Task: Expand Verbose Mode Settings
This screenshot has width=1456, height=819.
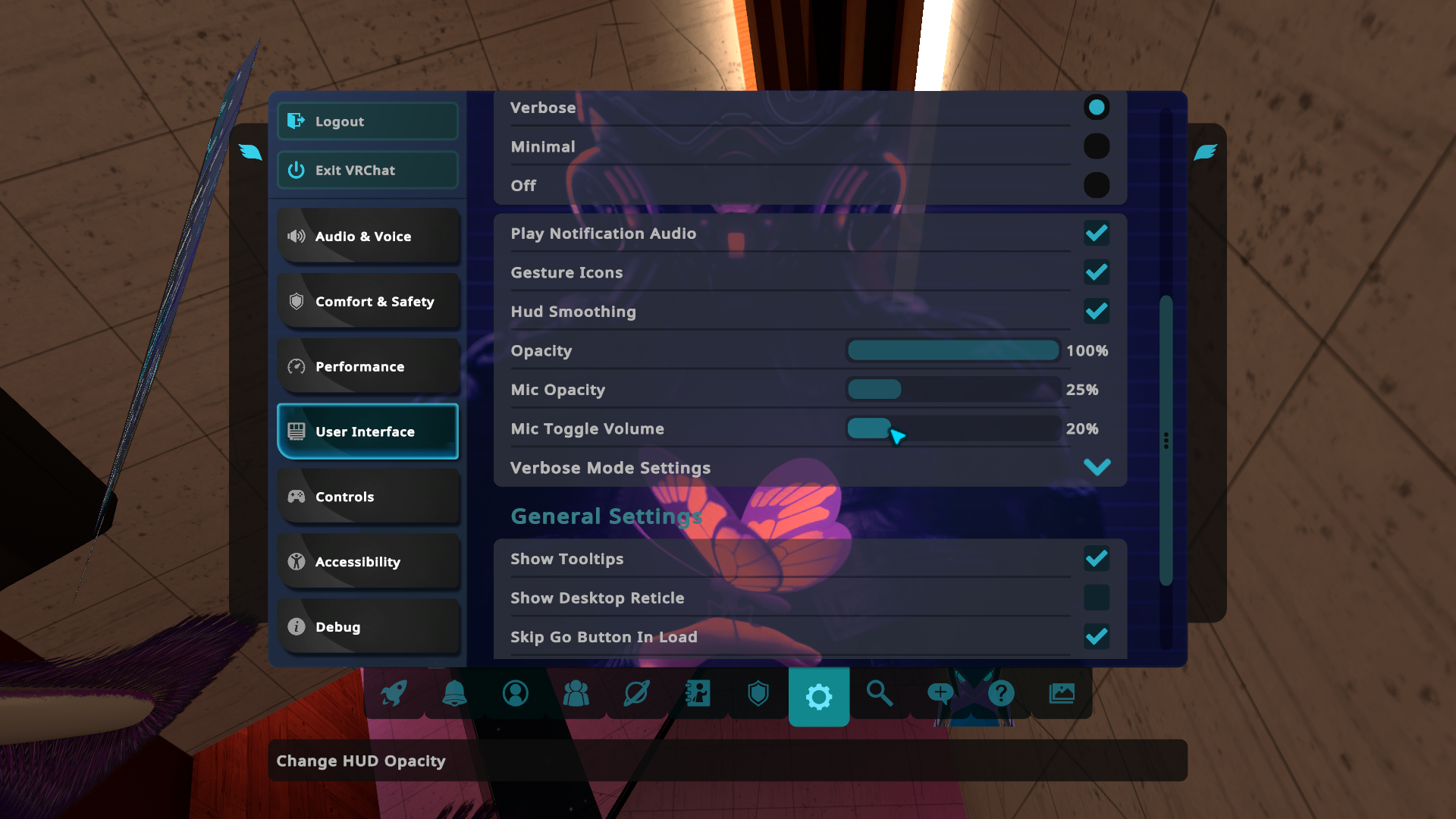Action: click(x=1097, y=468)
